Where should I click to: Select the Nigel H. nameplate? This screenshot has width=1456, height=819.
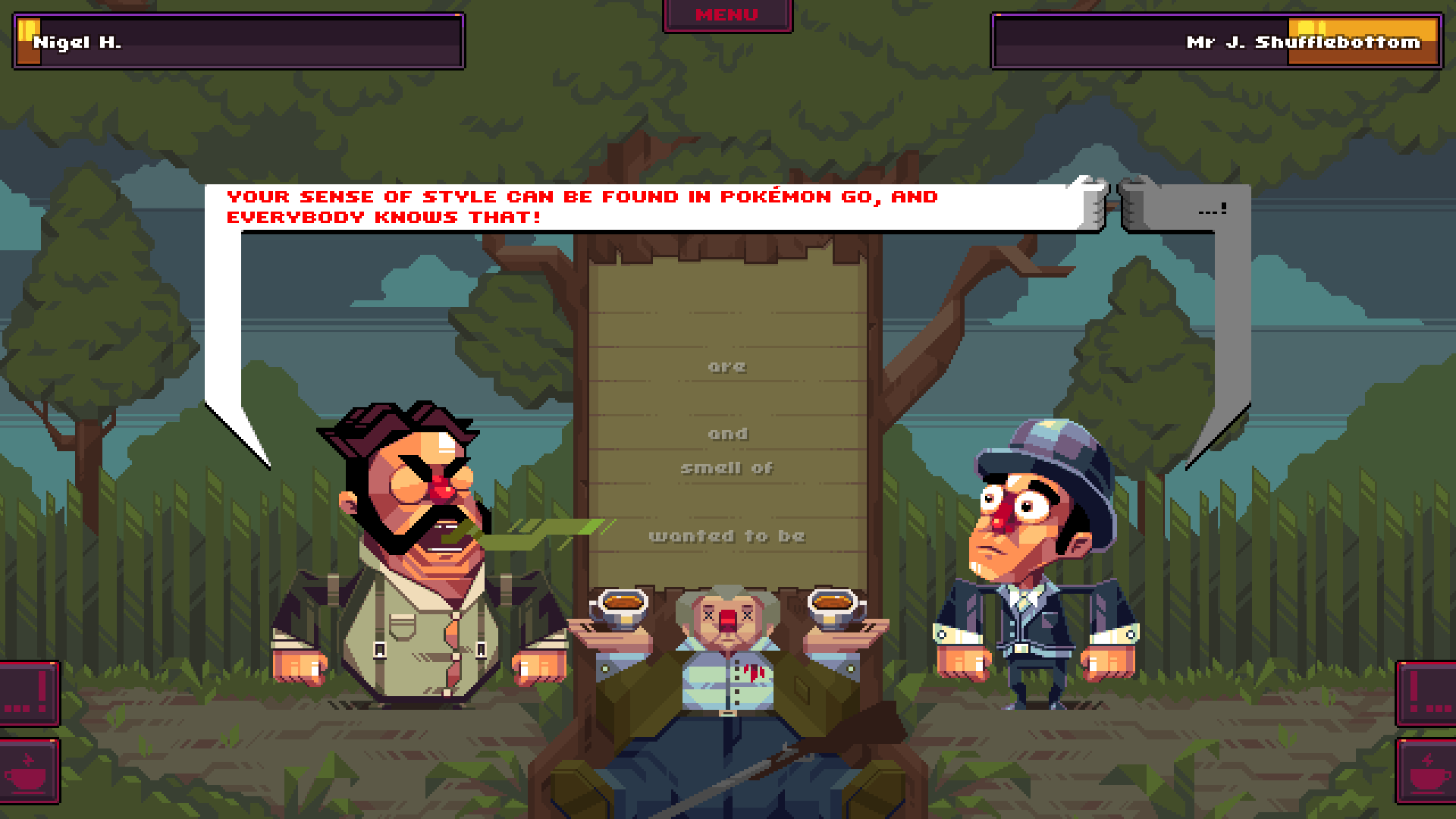[x=227, y=42]
